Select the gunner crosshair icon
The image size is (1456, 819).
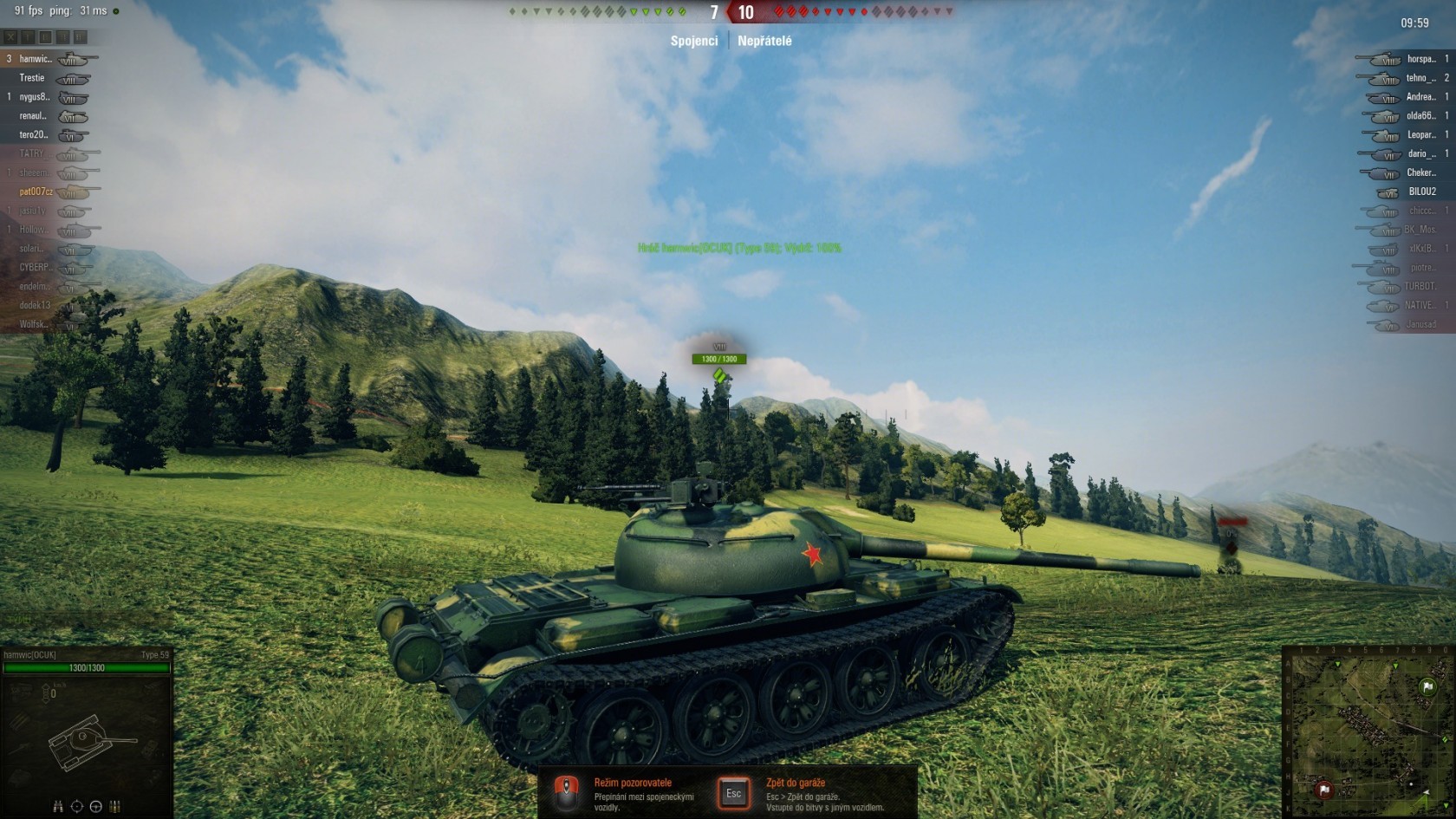(x=77, y=807)
